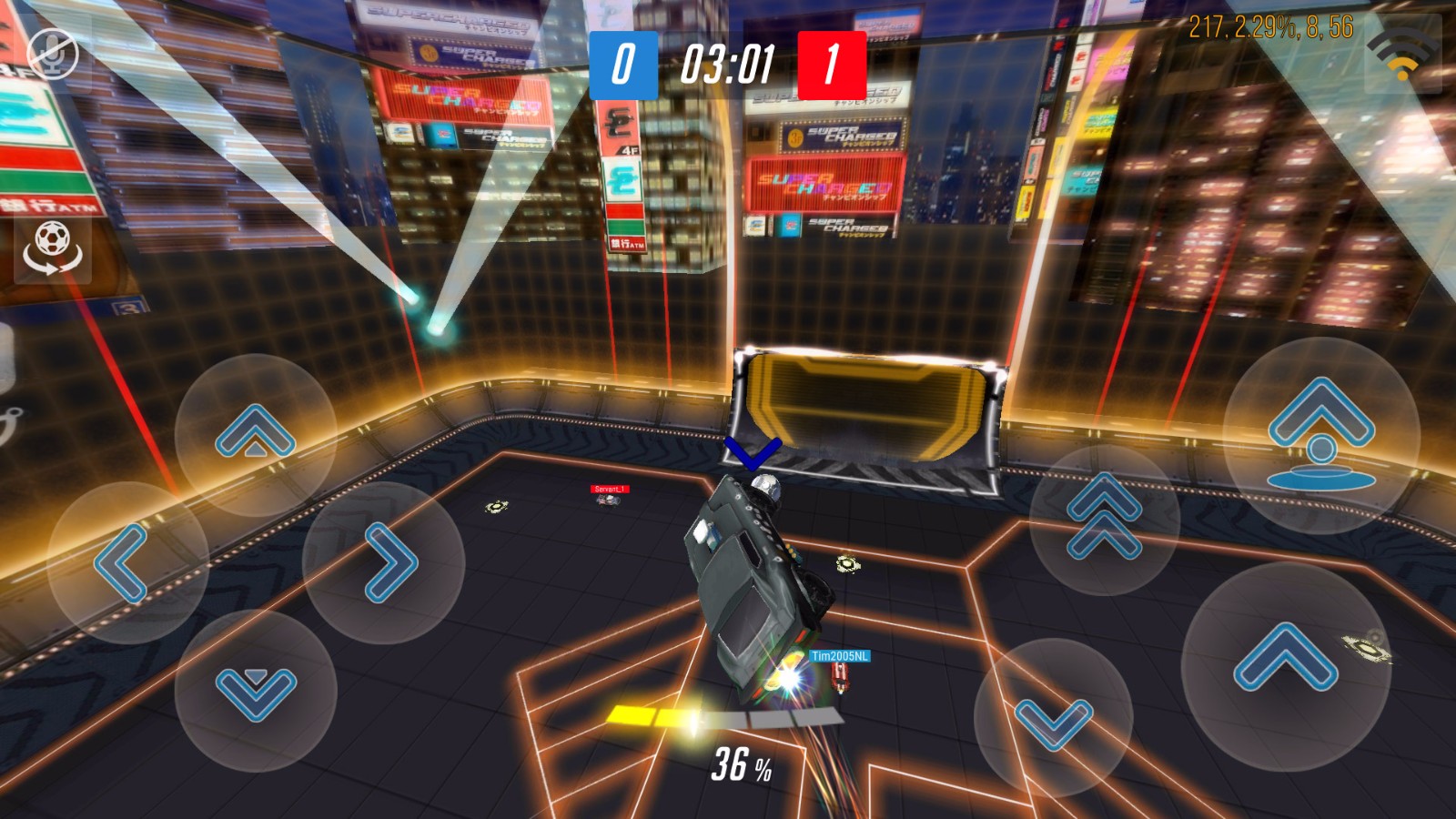Screen dimensions: 1456x819
Task: Toggle the microphone mute icon
Action: point(53,54)
